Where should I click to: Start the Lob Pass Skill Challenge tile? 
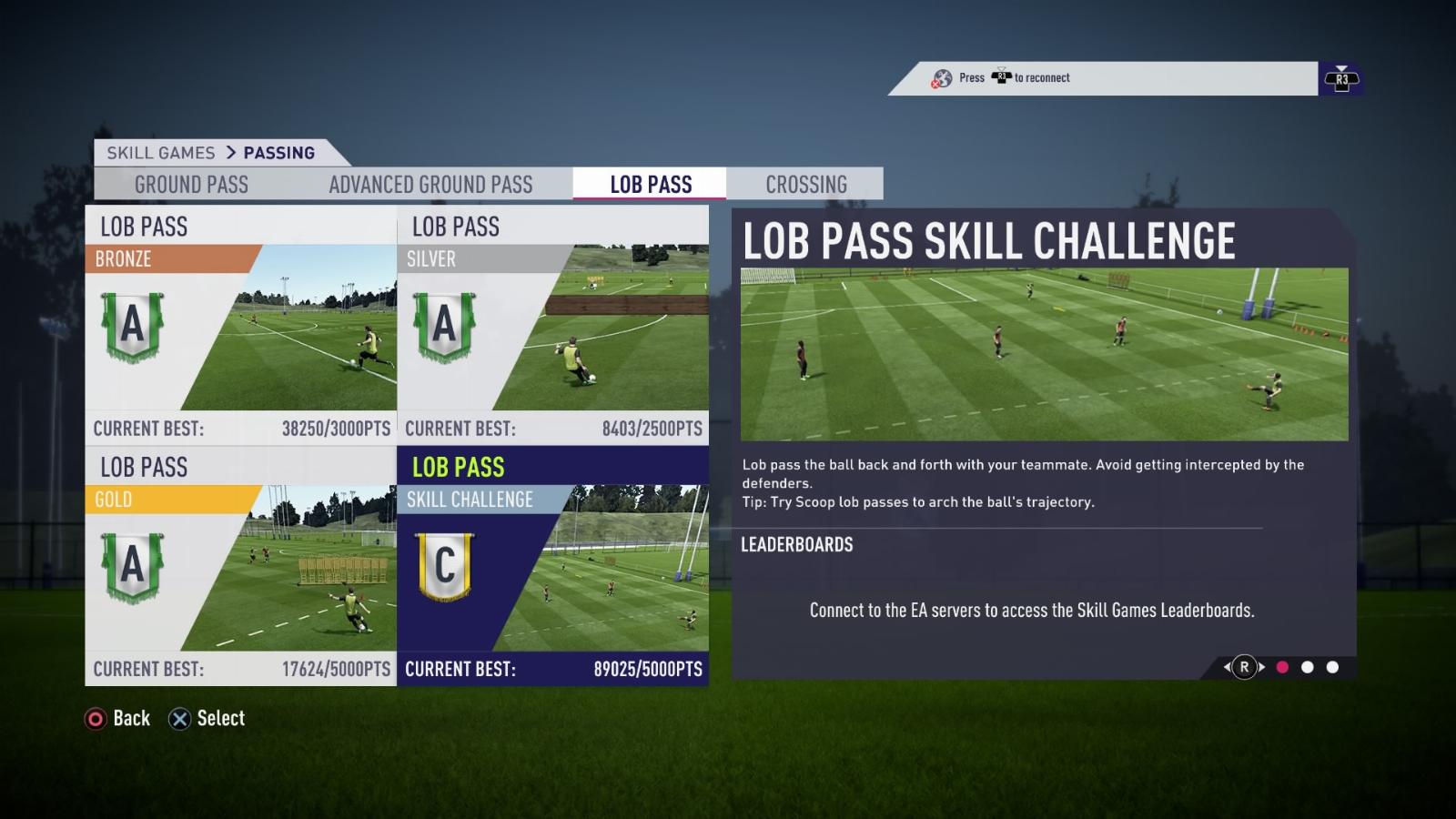[553, 566]
